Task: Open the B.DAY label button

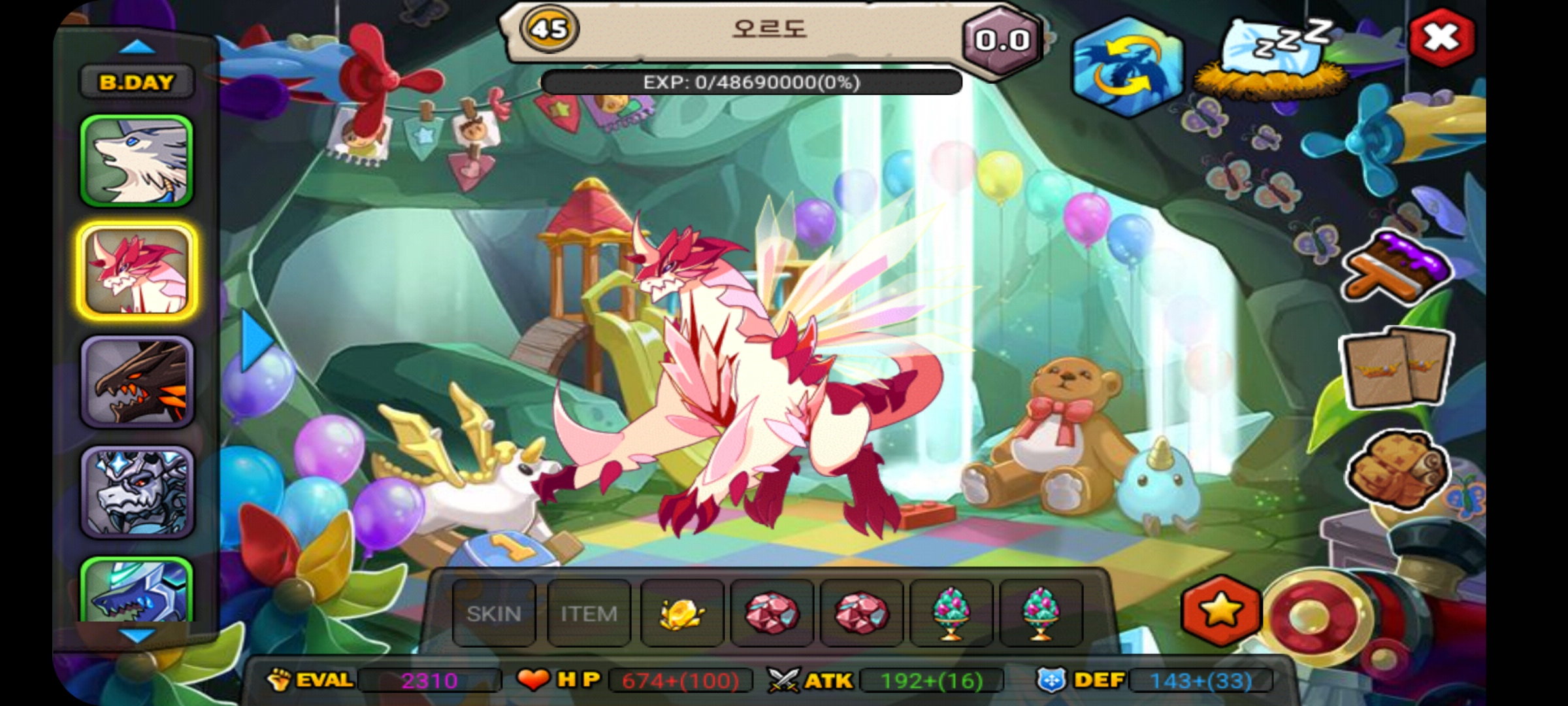Action: (137, 82)
